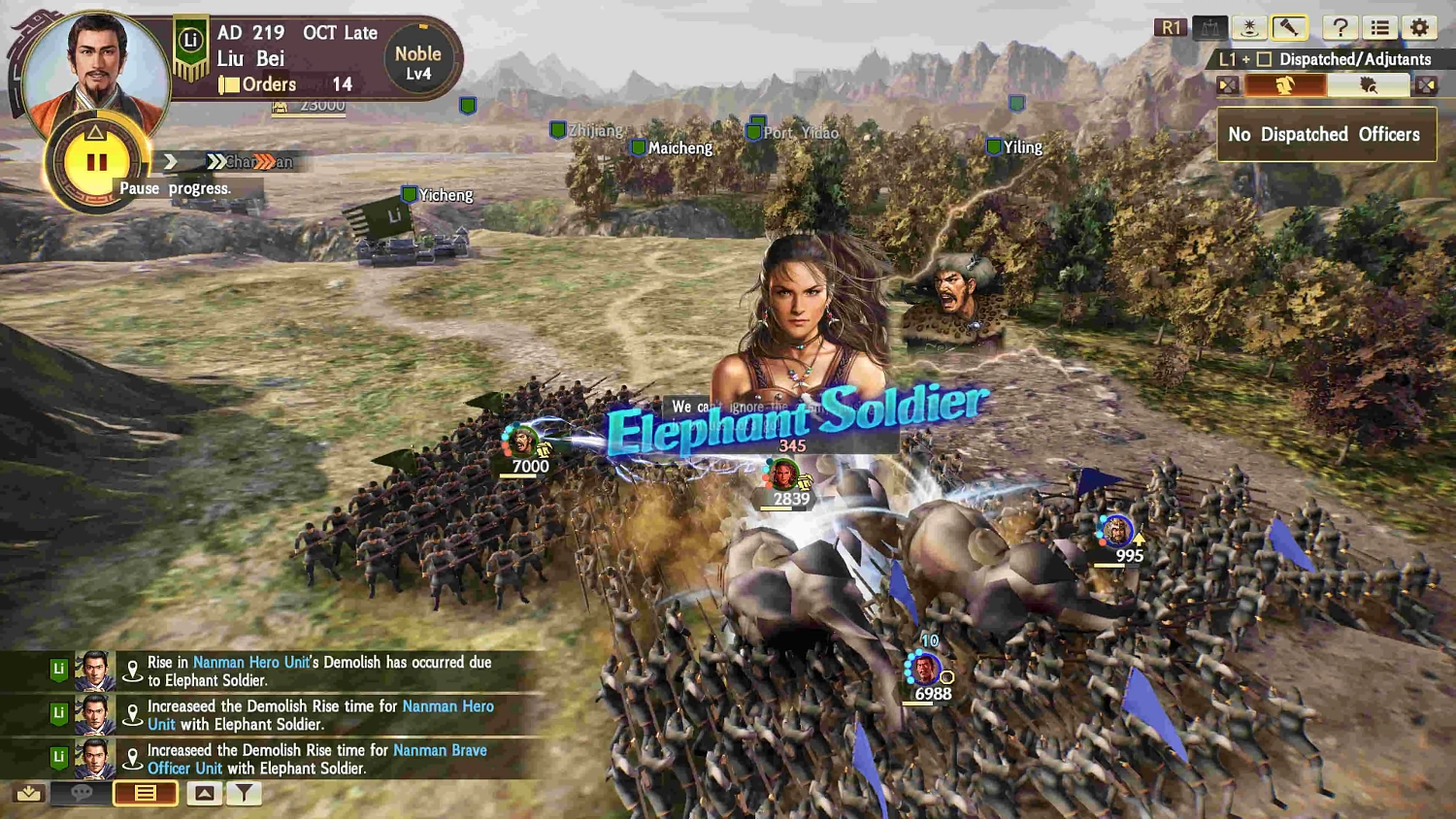Viewport: 1456px width, 819px height.
Task: Click the report inbox icon bottom left
Action: 28,793
